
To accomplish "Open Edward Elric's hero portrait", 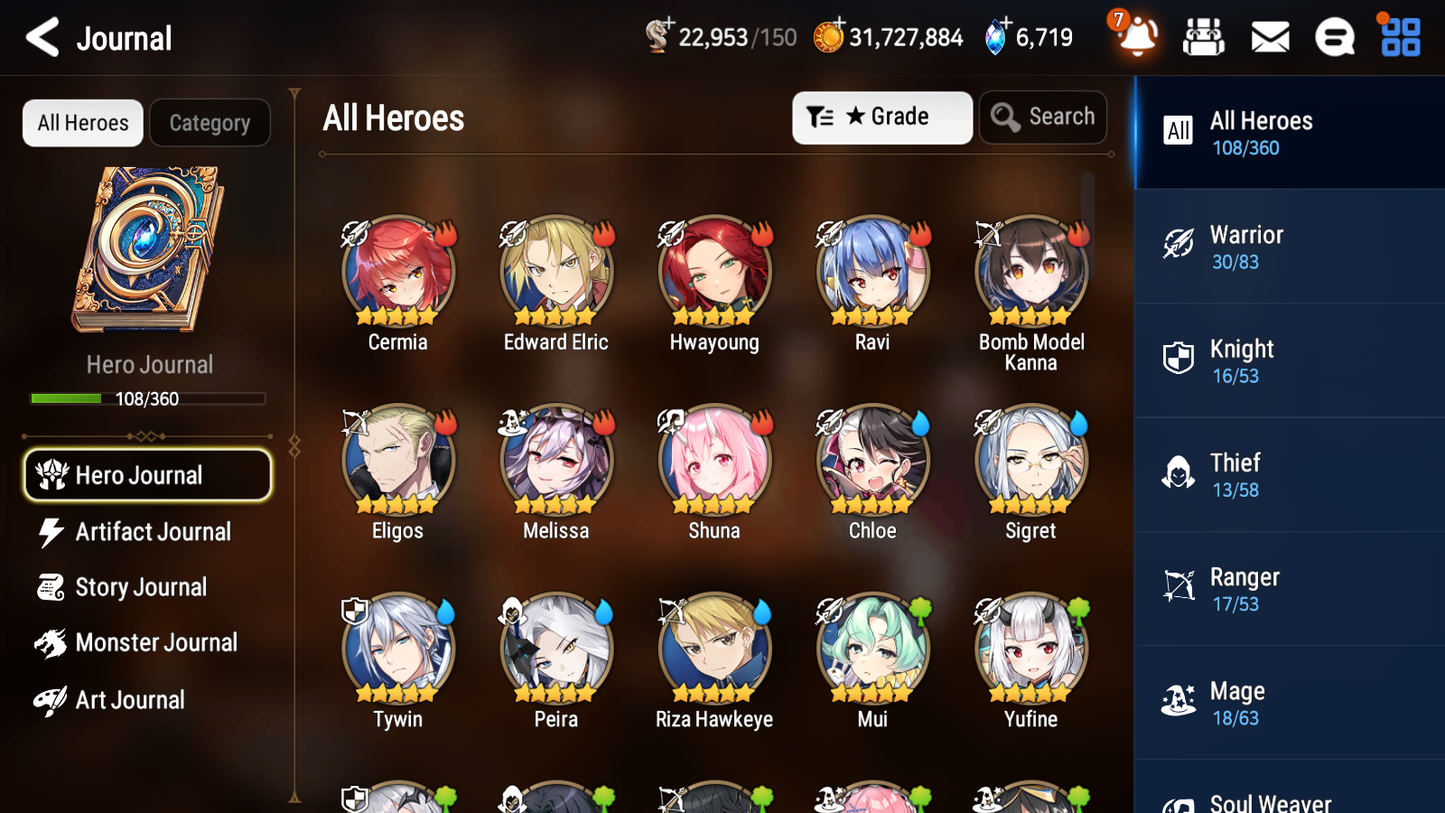I will [556, 270].
